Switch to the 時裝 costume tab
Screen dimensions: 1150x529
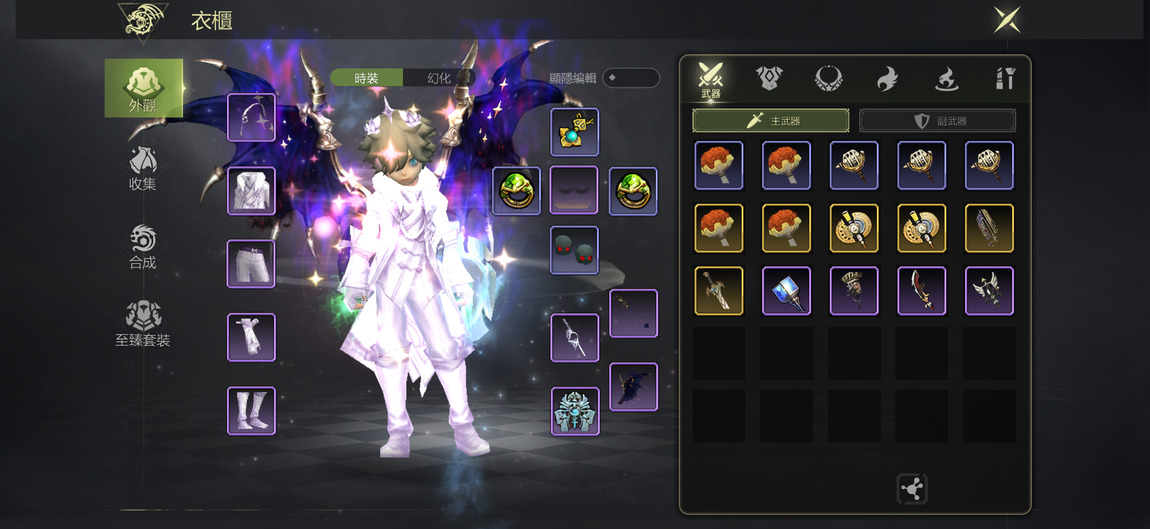(x=367, y=78)
